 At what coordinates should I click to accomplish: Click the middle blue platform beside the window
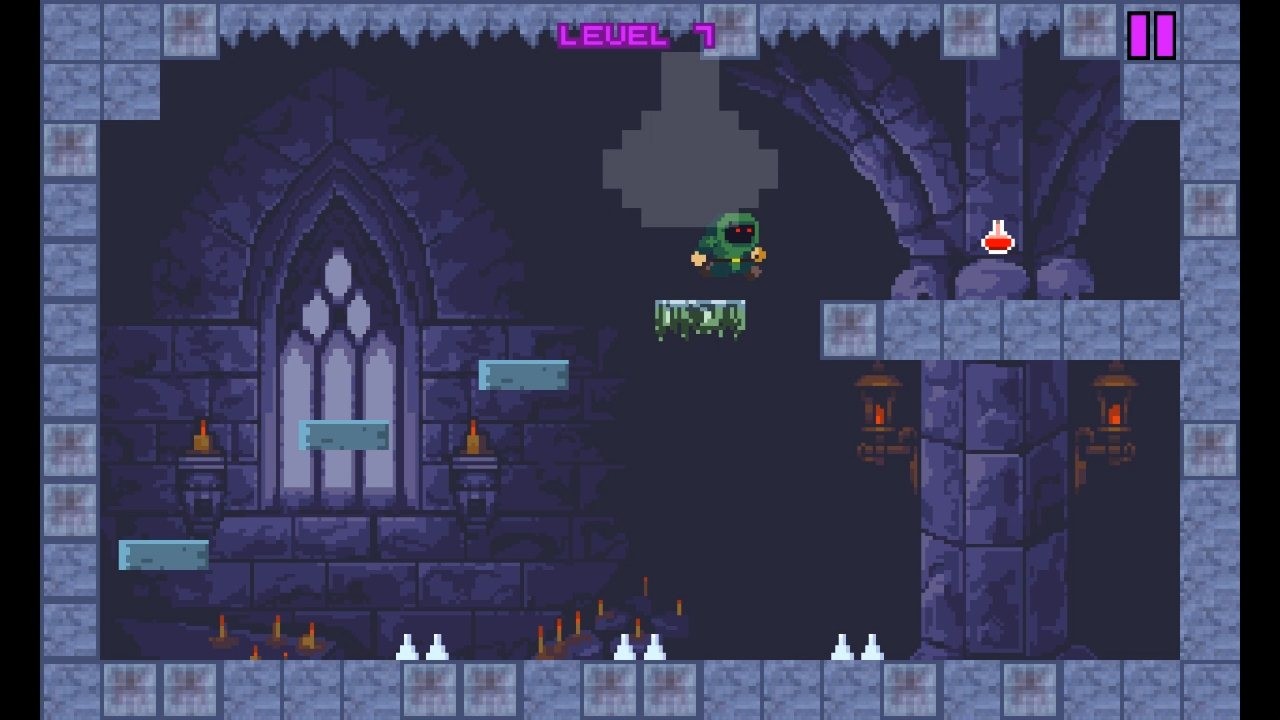pyautogui.click(x=345, y=435)
